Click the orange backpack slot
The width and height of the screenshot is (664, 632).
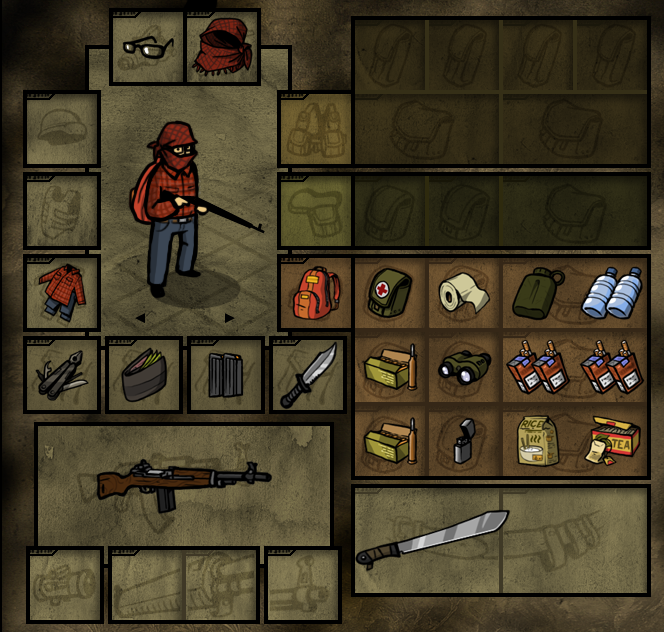[314, 293]
